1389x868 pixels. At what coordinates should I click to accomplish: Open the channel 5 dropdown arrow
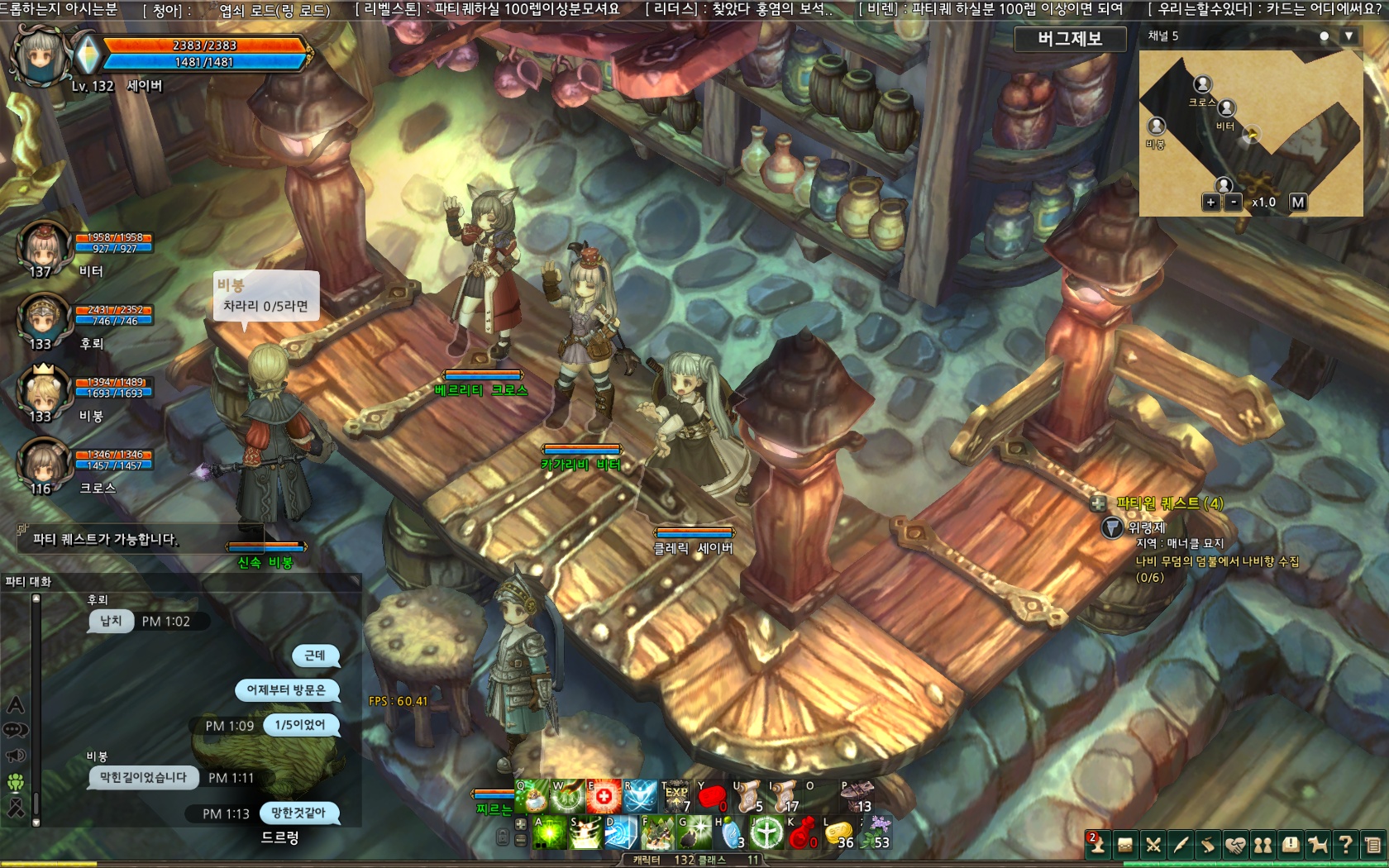(1348, 37)
